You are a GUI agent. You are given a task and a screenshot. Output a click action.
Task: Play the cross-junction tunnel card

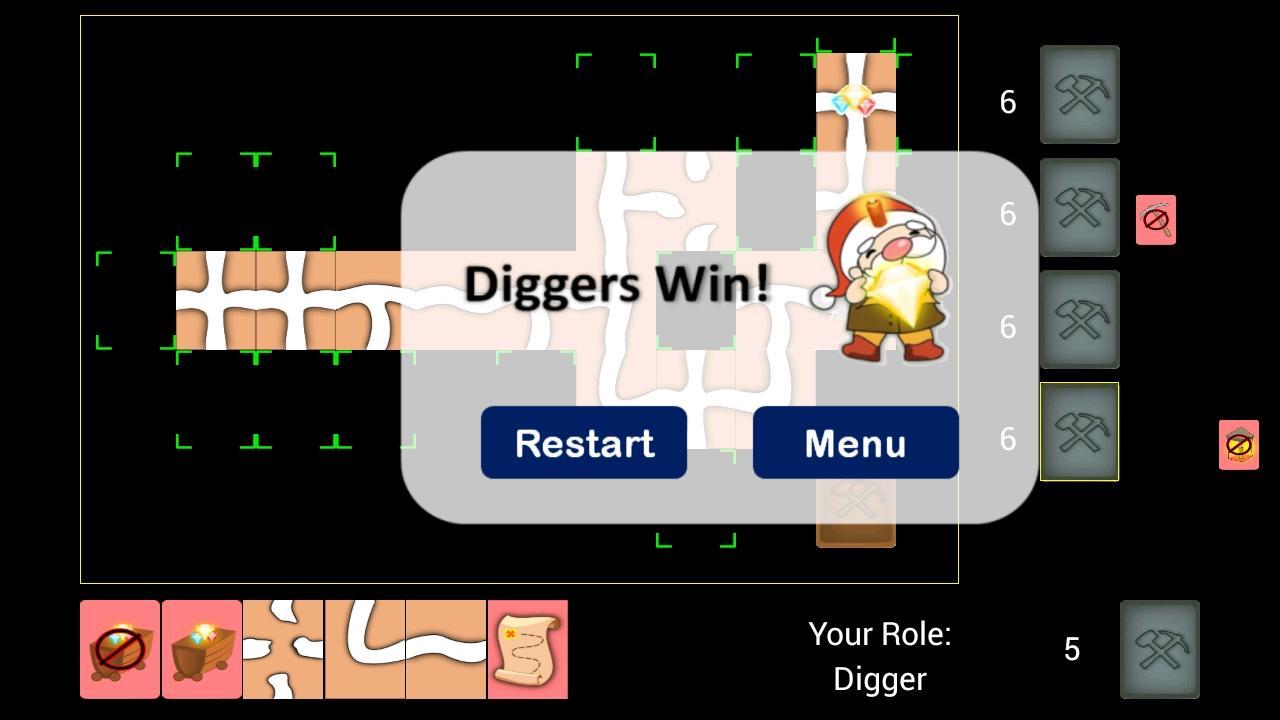pos(282,649)
